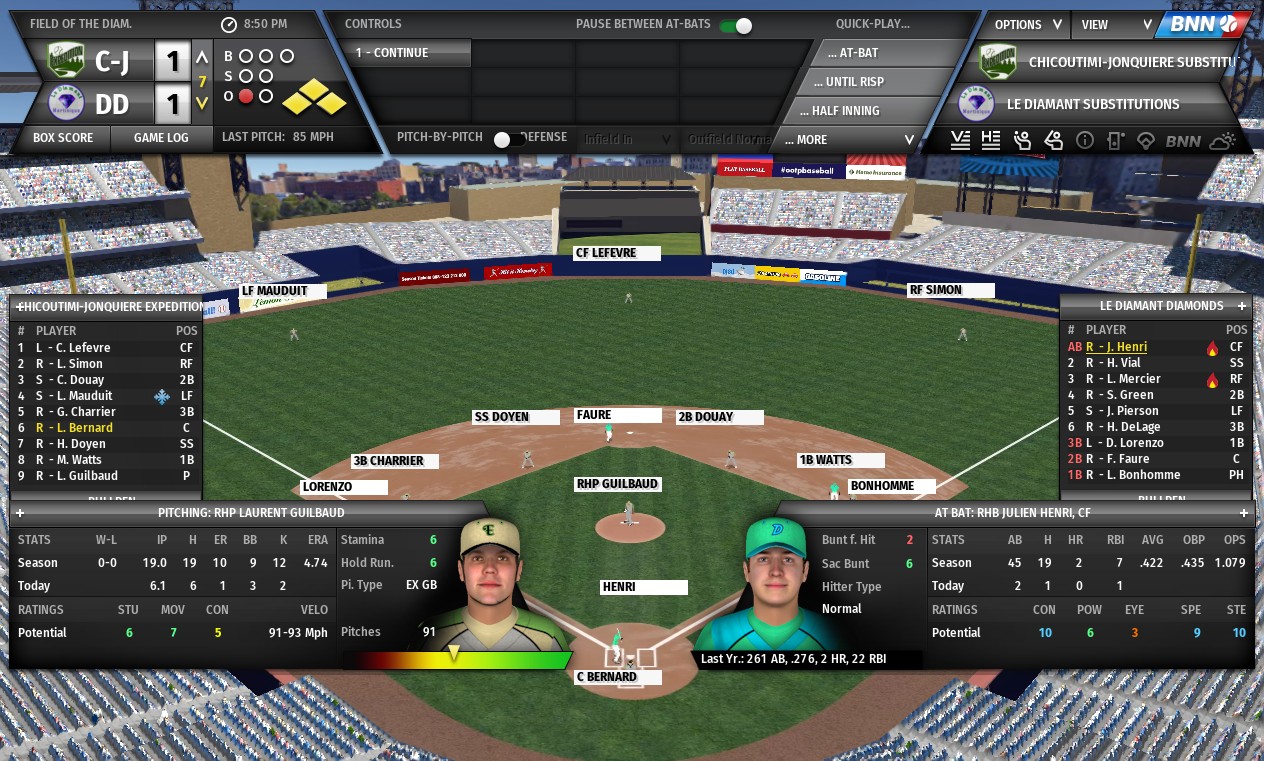Quick-play the half inning
The image size is (1264, 761).
(846, 111)
